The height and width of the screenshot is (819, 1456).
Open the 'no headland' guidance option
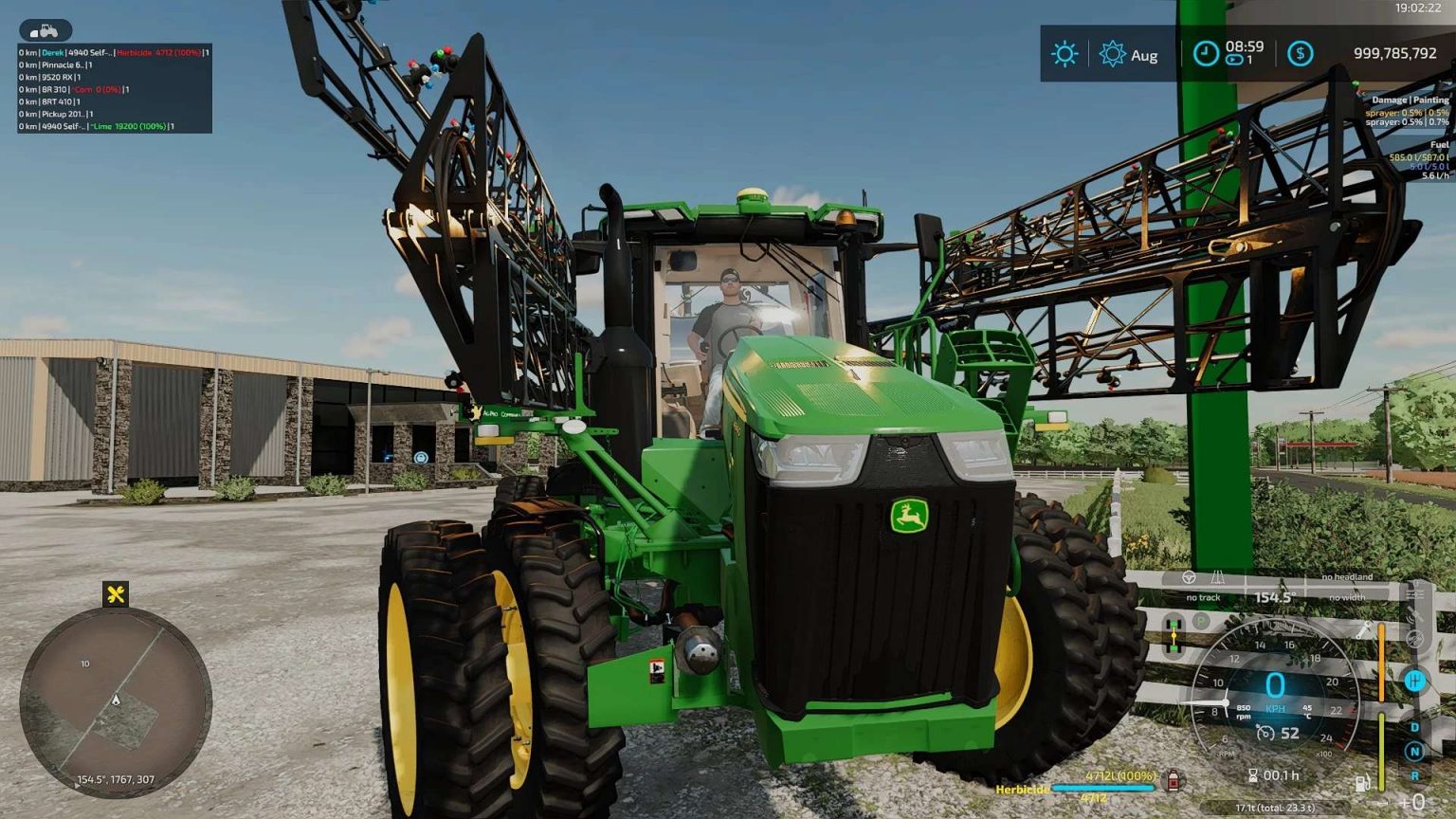point(1348,576)
